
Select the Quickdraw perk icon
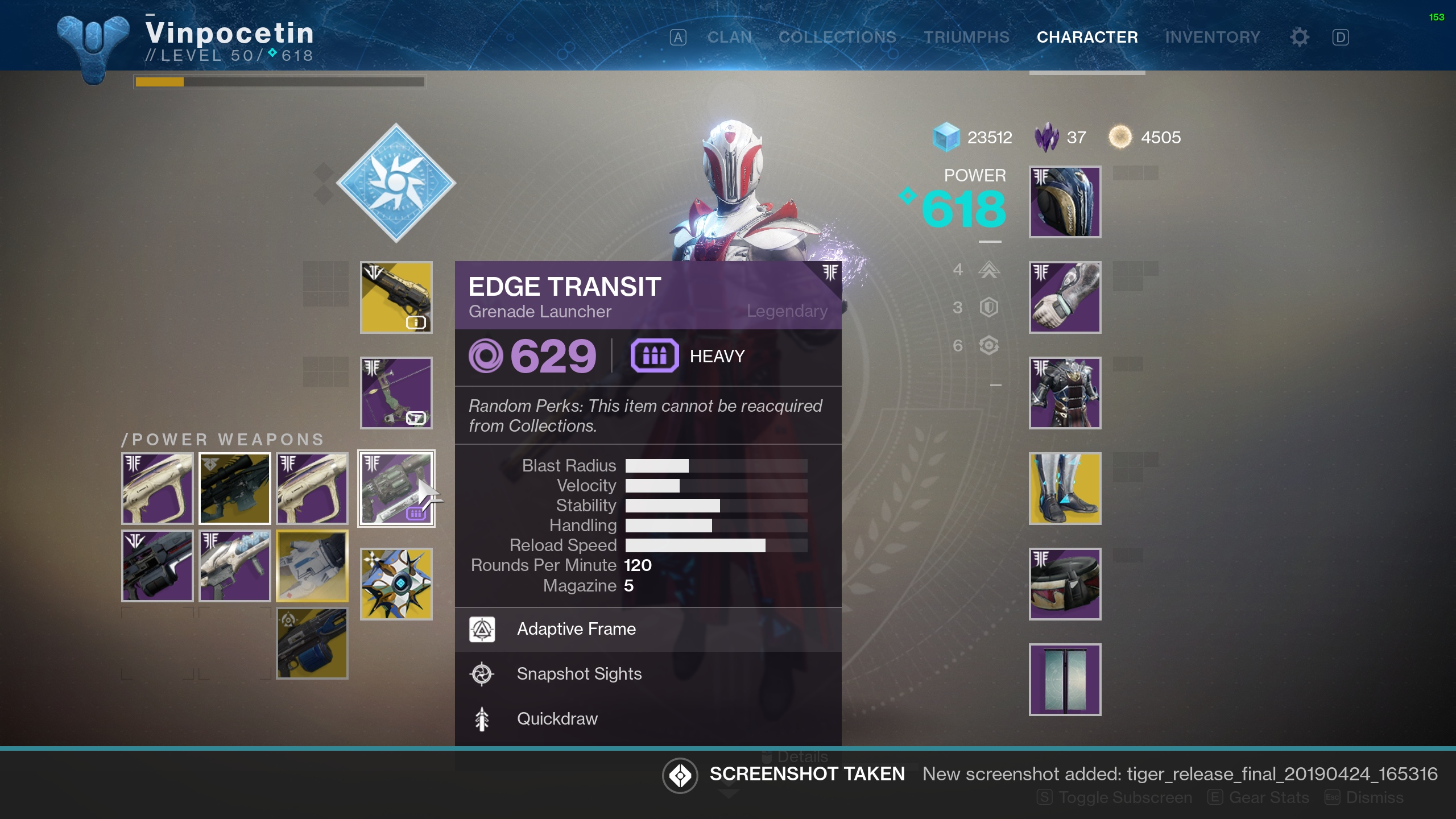tap(483, 718)
